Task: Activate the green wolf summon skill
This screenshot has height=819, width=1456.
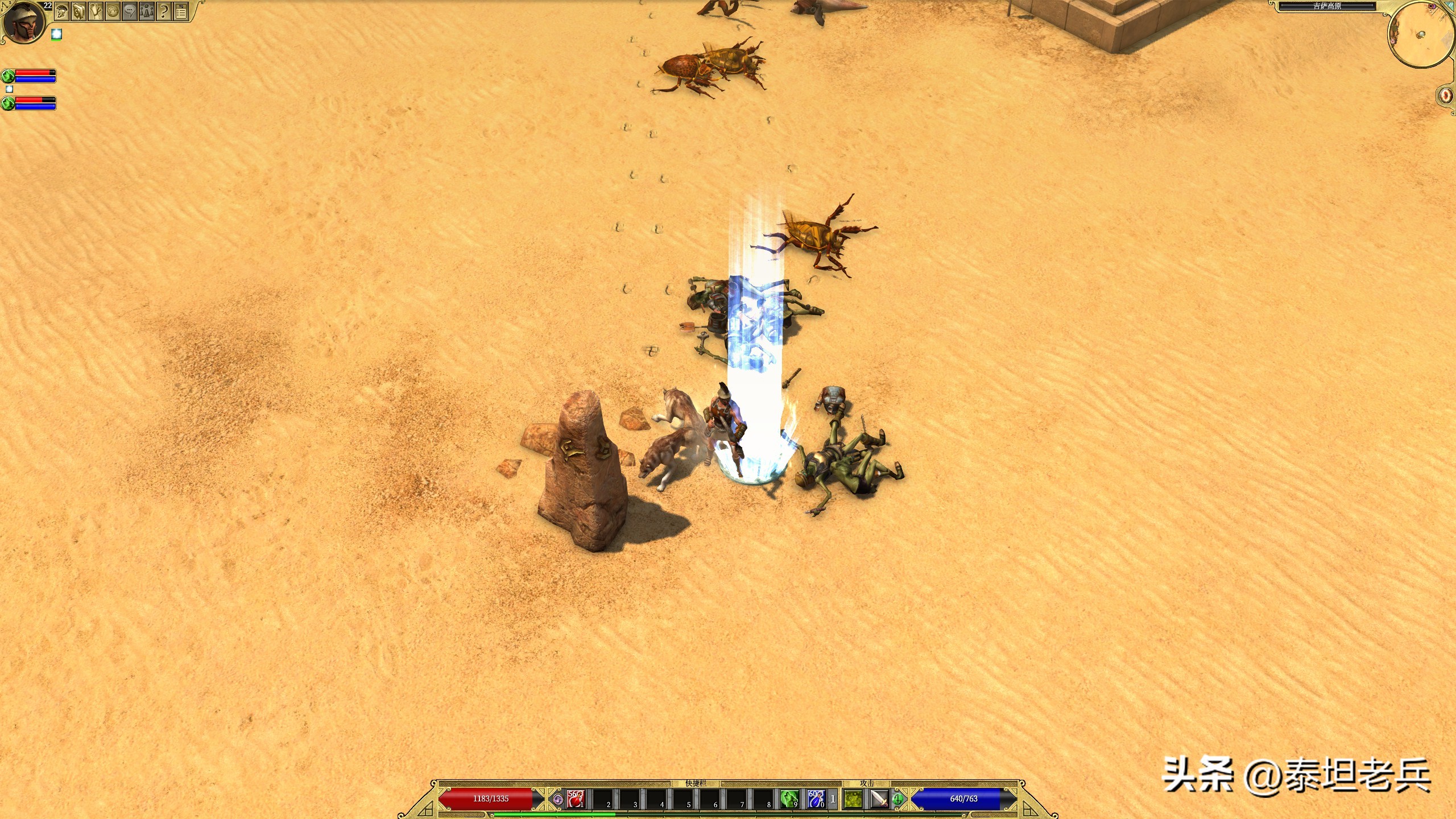Action: [x=789, y=799]
